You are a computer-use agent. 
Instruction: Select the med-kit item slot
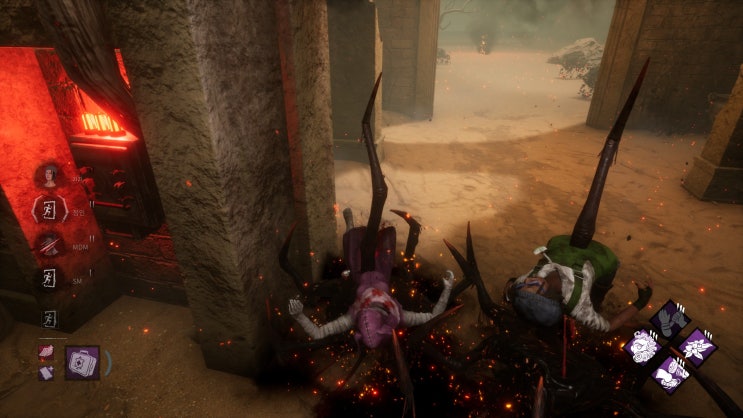click(x=83, y=362)
